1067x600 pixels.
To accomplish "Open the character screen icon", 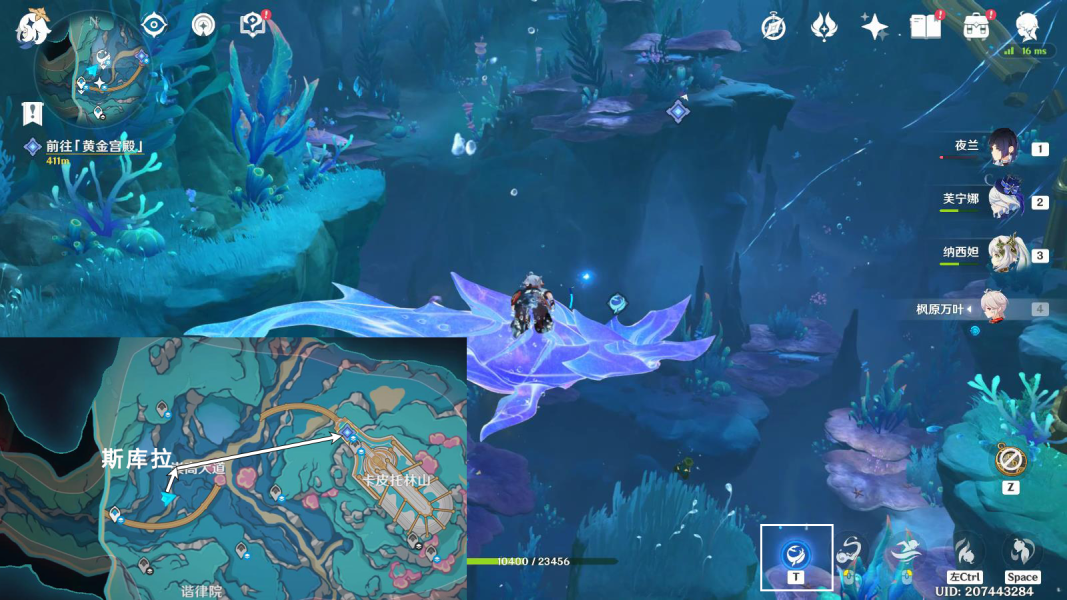I will tap(1027, 27).
